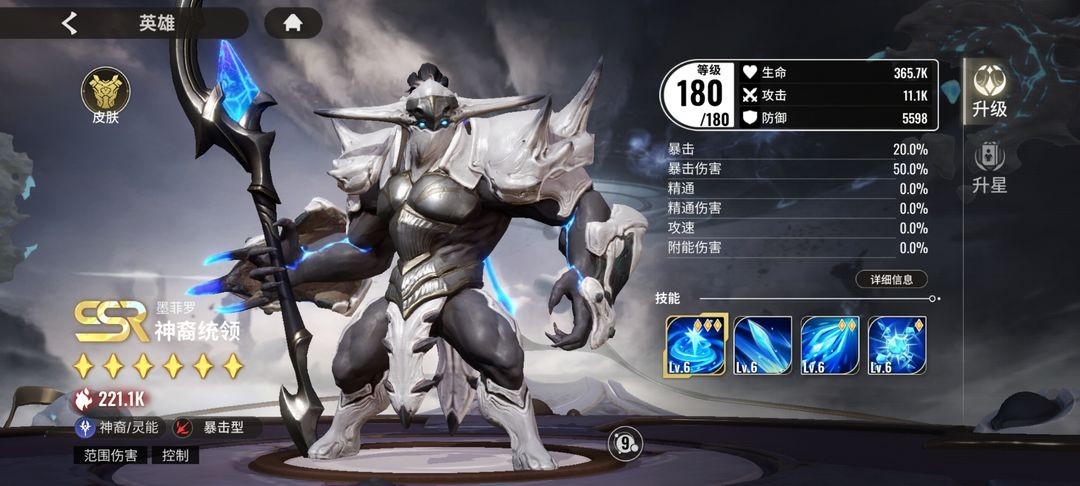
Task: Tap the 范围伤害 trait tag
Action: pyautogui.click(x=110, y=455)
